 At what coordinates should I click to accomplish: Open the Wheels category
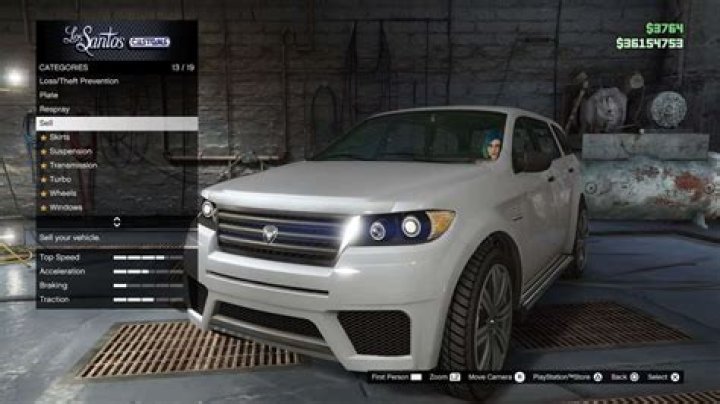pos(62,192)
